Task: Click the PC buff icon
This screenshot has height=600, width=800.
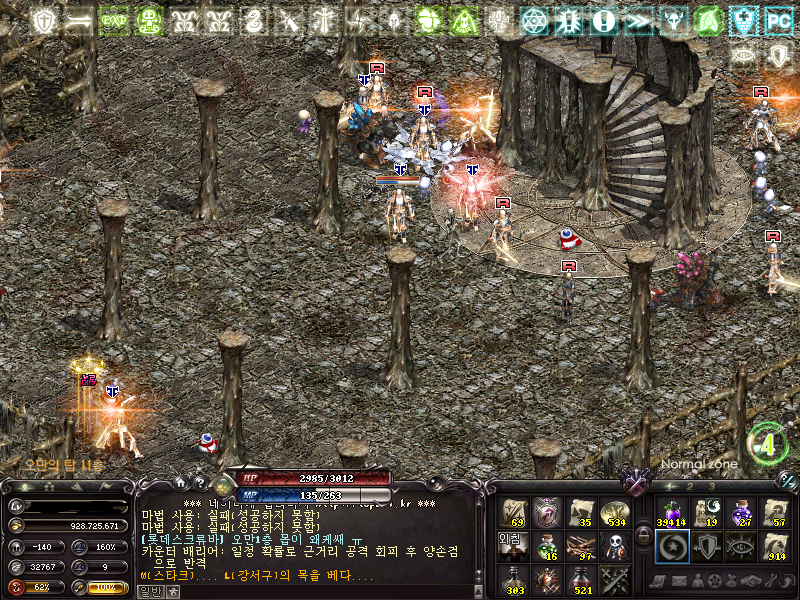Action: pos(776,19)
